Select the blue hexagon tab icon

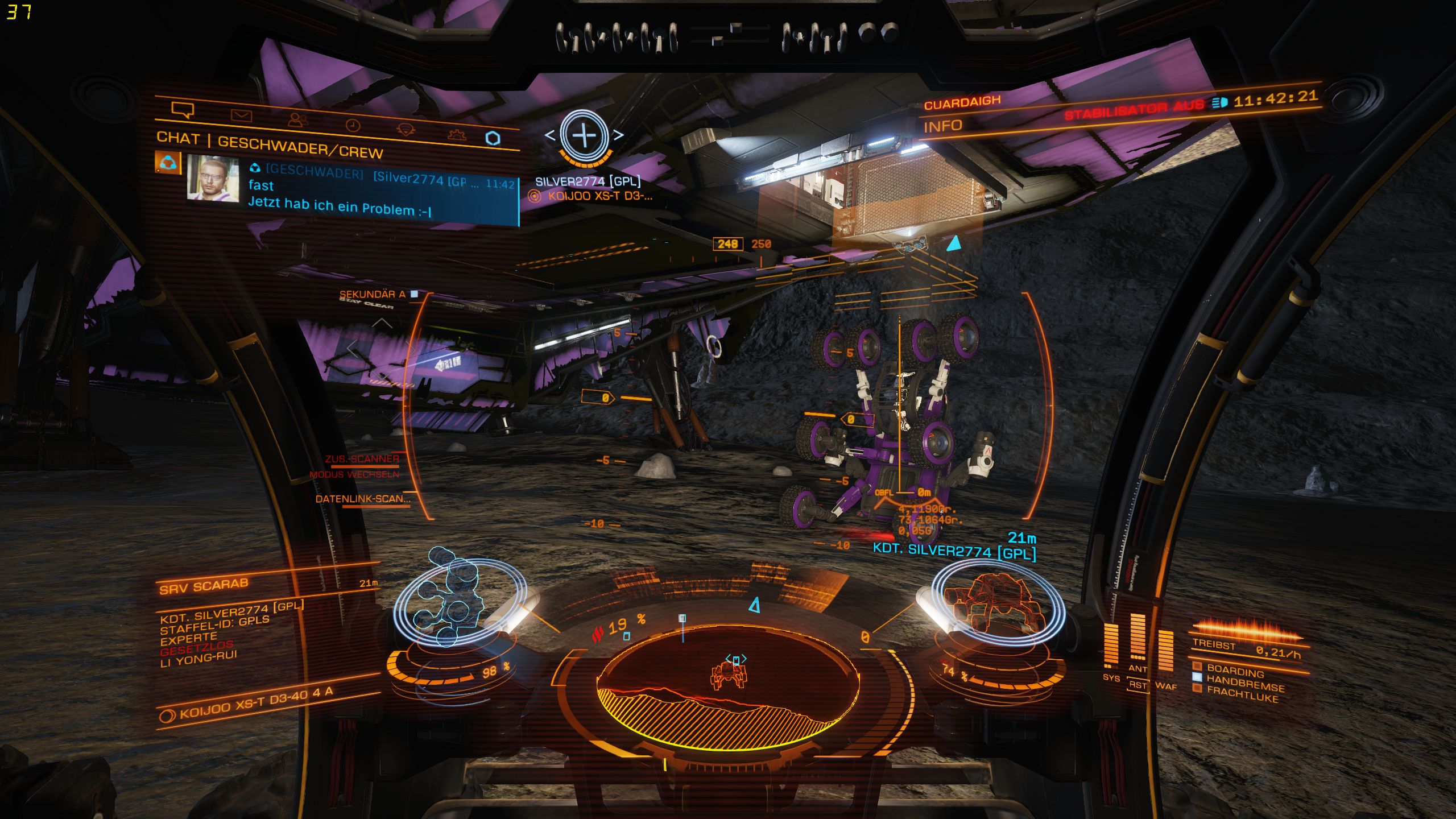click(x=493, y=138)
